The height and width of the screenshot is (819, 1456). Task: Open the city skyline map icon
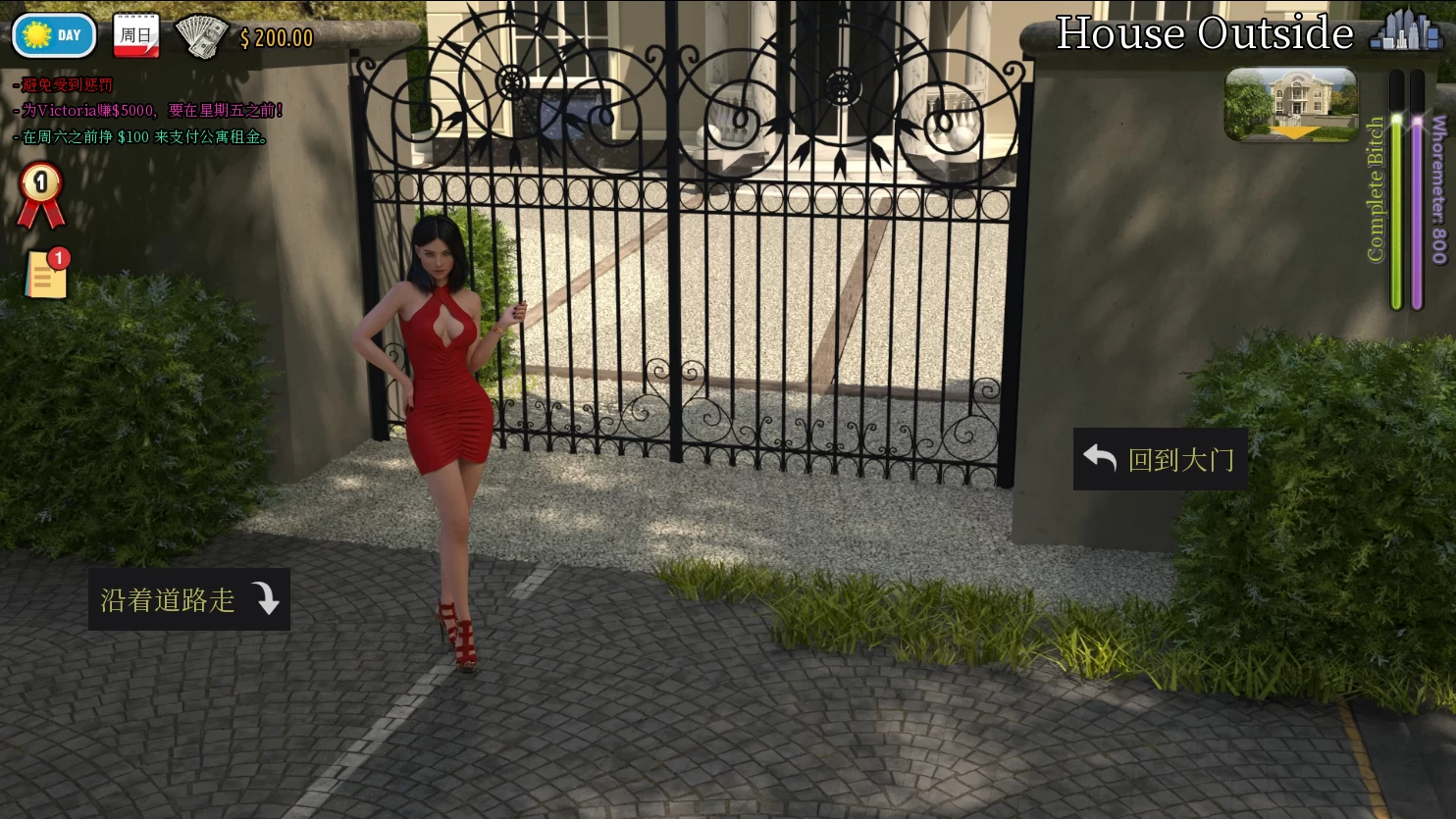click(1407, 31)
